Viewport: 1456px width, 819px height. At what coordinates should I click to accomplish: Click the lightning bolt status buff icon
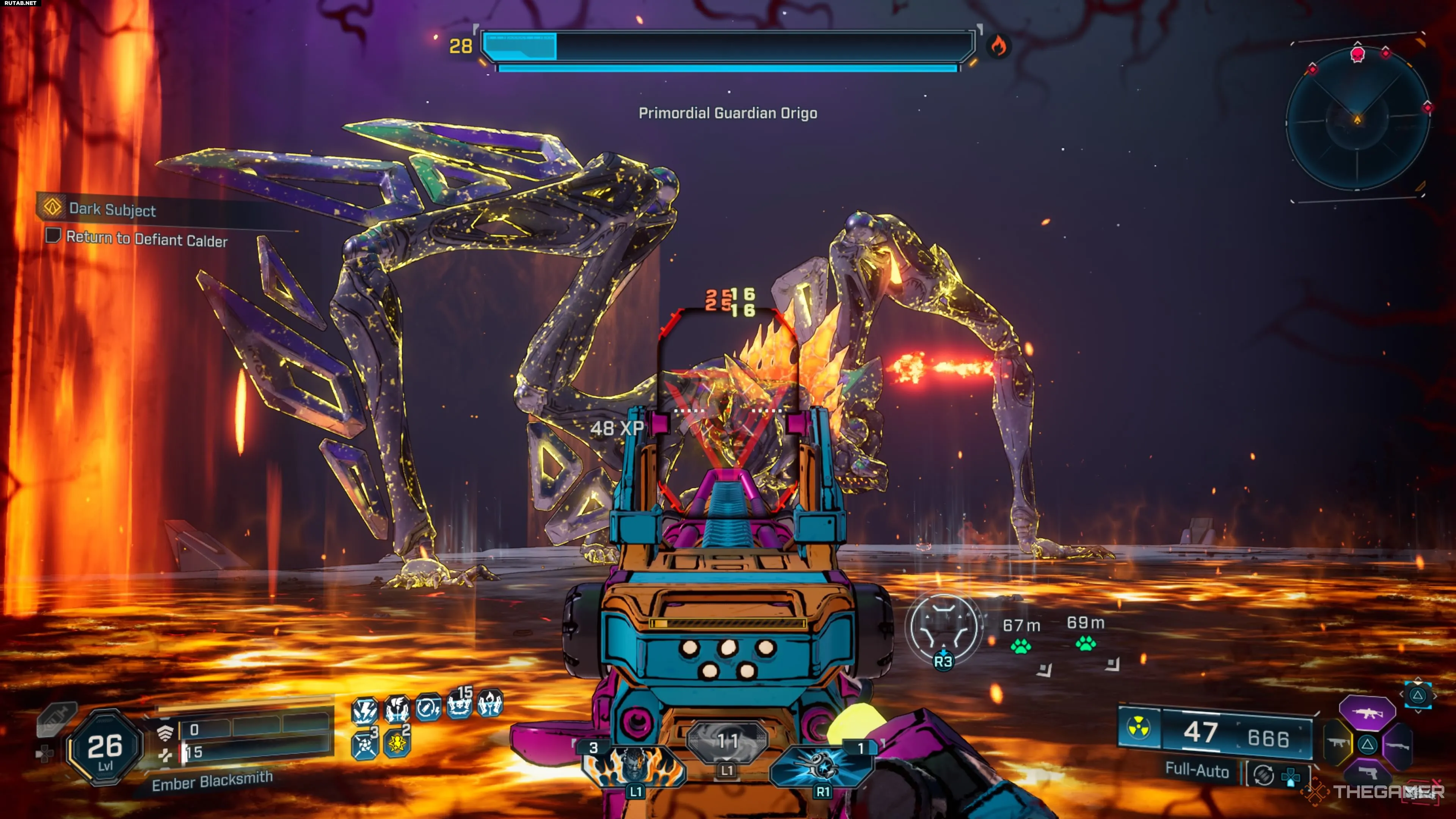click(x=364, y=711)
